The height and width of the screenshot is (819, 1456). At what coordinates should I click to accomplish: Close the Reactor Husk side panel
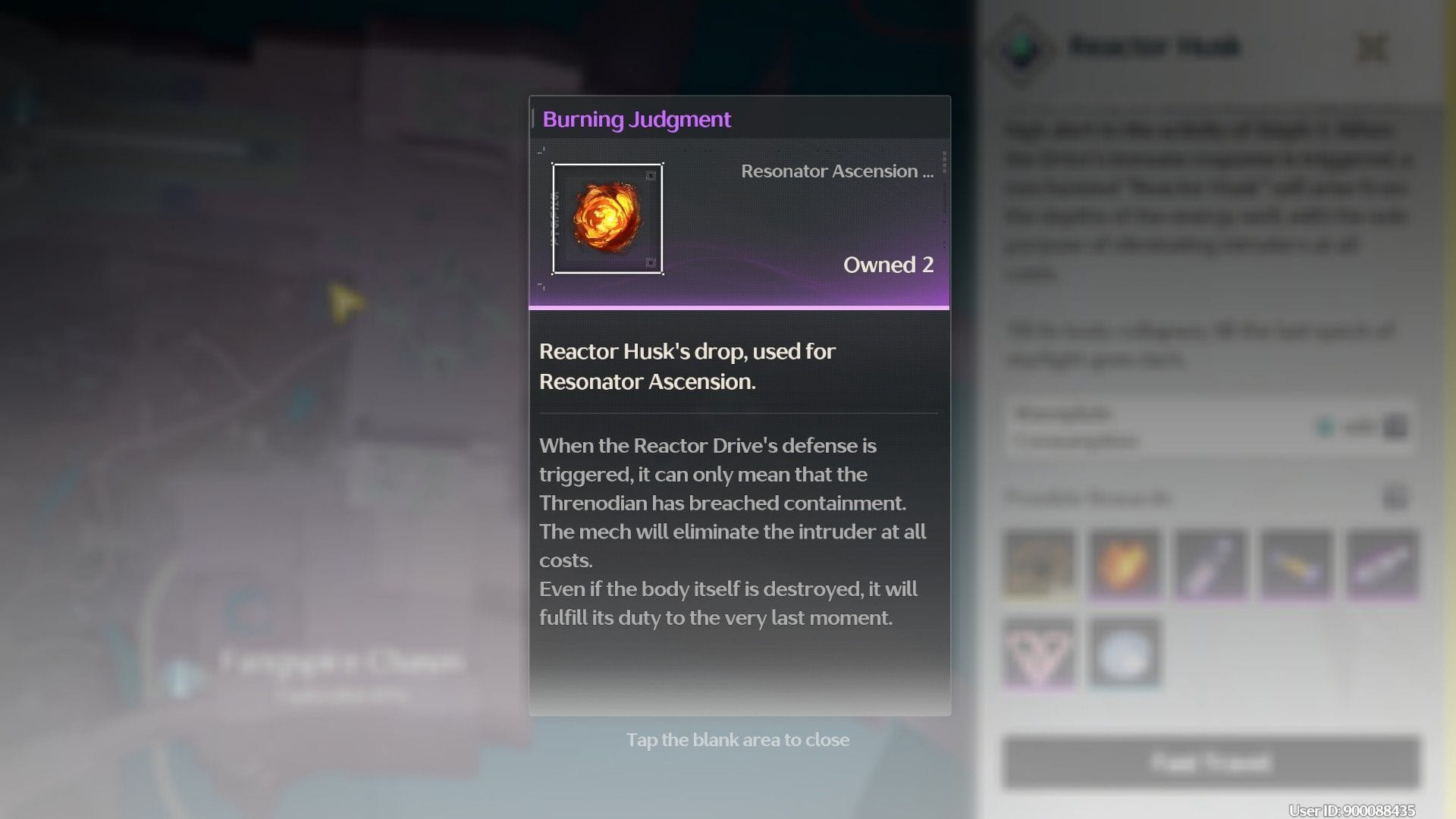click(1372, 49)
